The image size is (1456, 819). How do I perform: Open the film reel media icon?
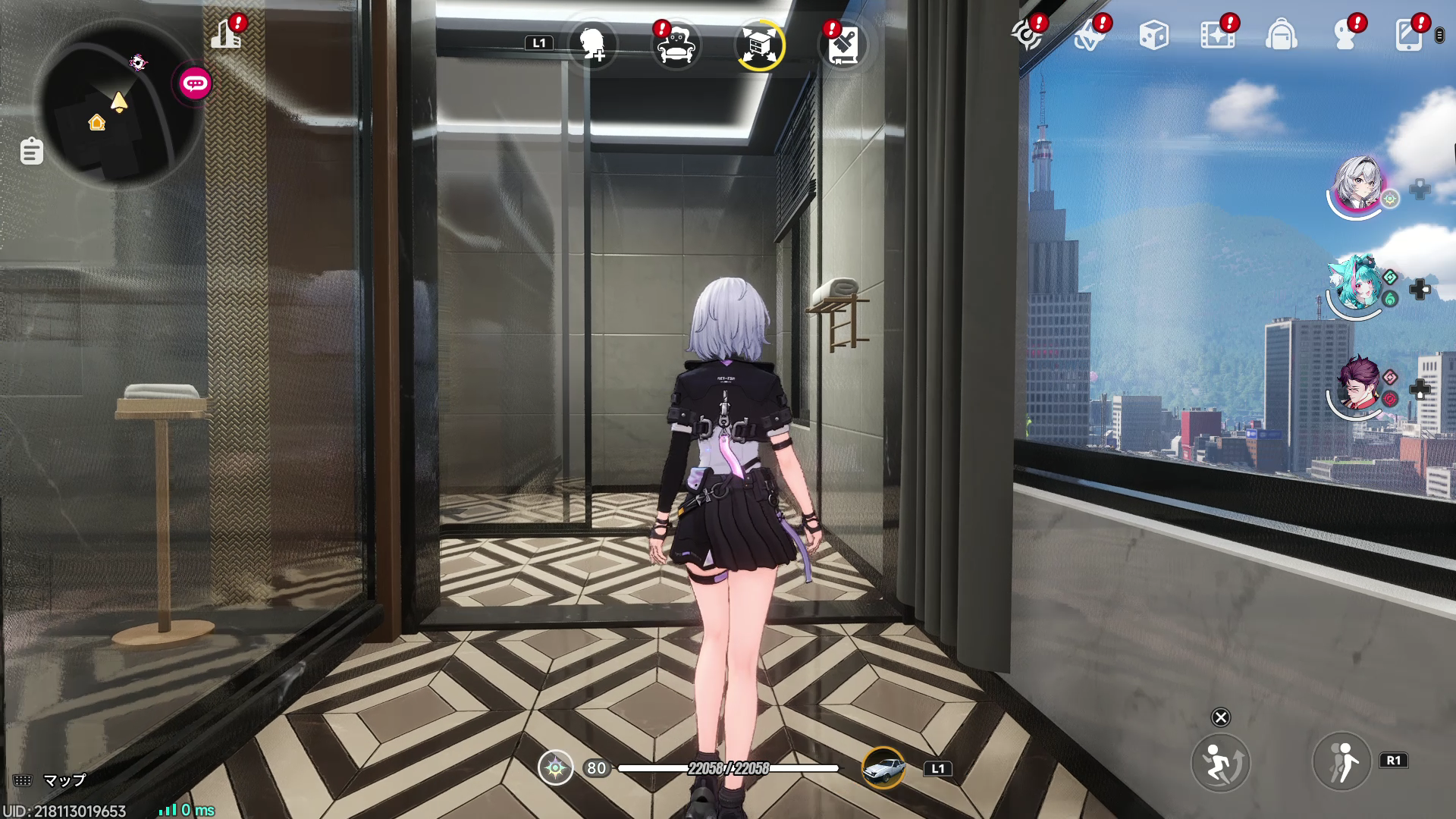coord(1218,32)
